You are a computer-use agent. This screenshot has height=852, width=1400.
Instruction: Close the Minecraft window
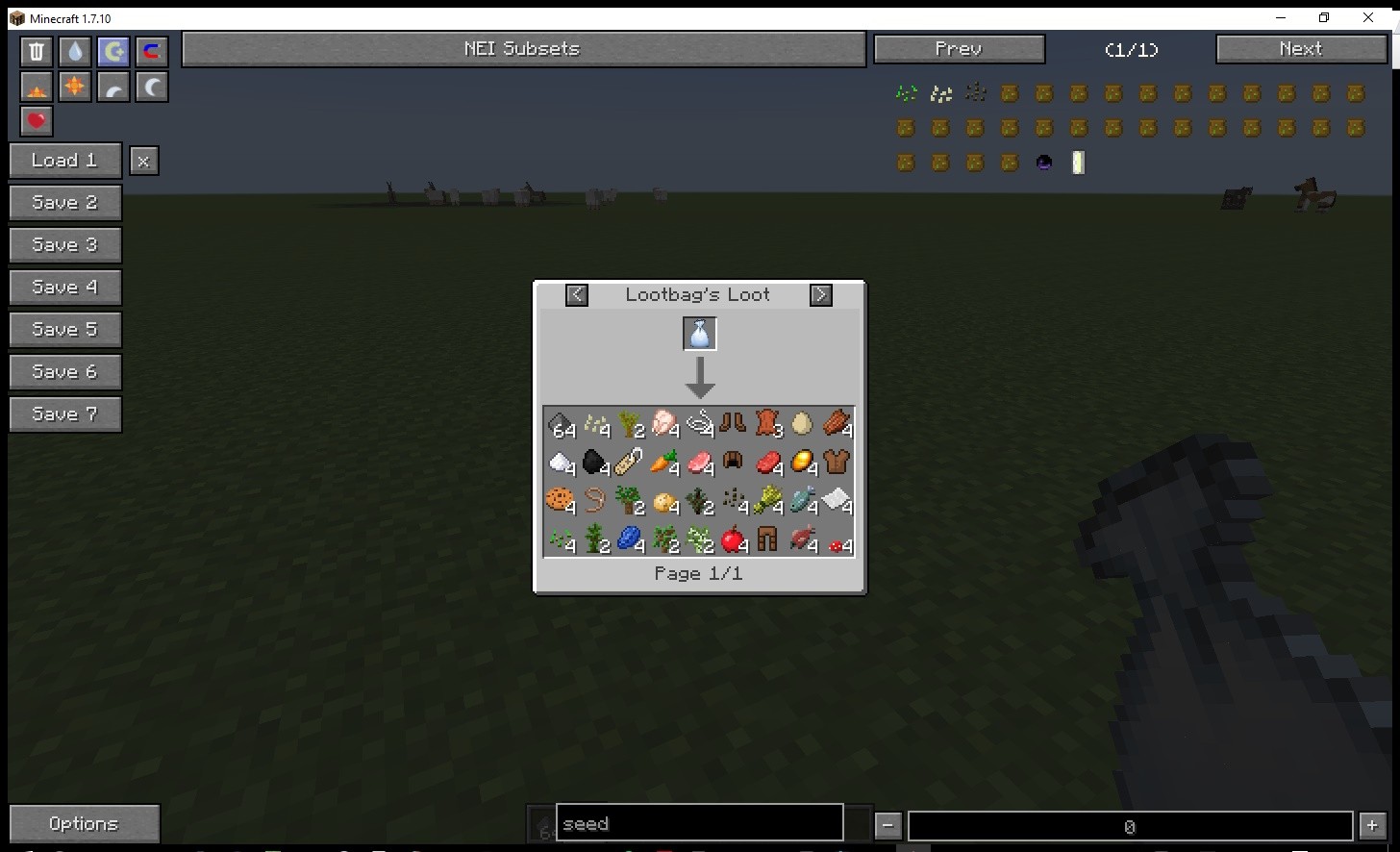tap(1368, 17)
